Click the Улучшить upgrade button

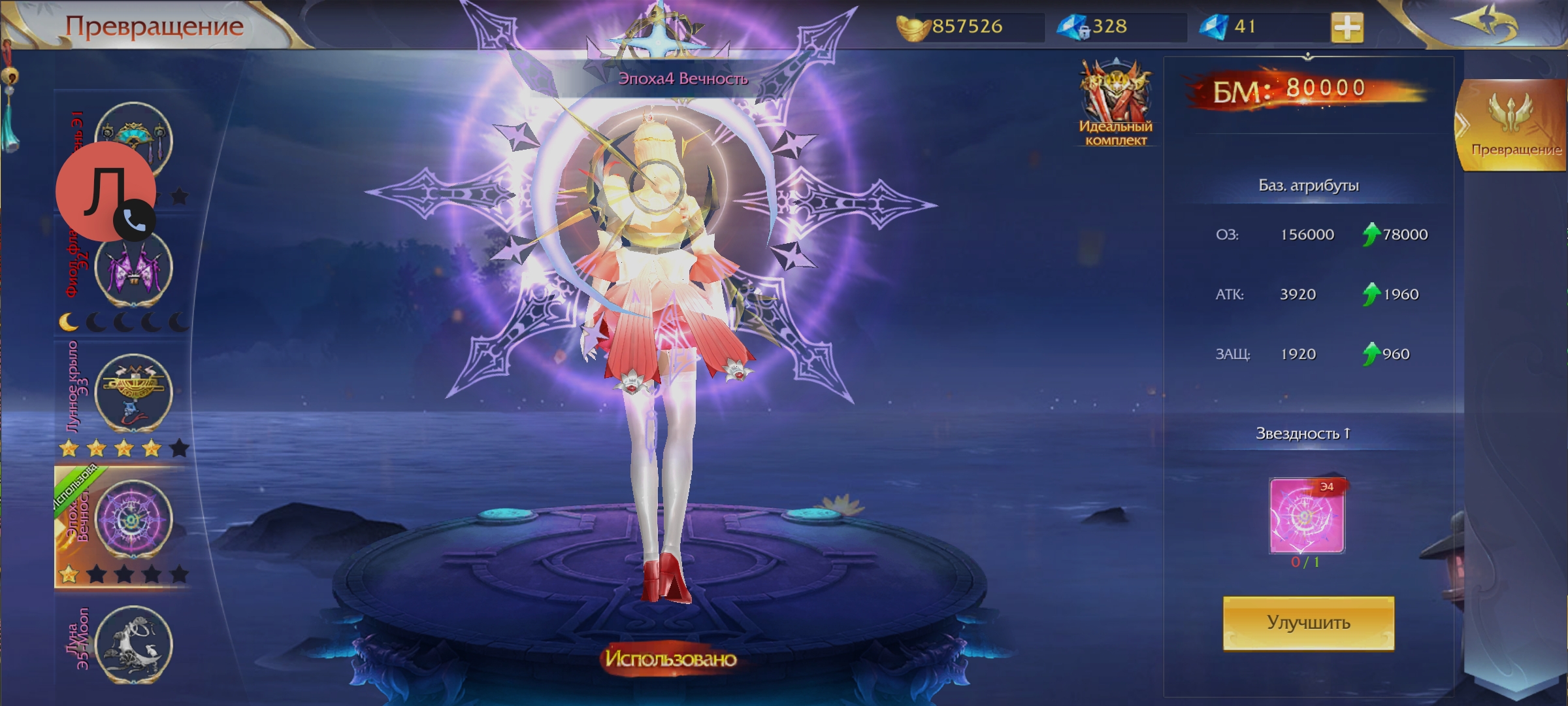pyautogui.click(x=1308, y=622)
